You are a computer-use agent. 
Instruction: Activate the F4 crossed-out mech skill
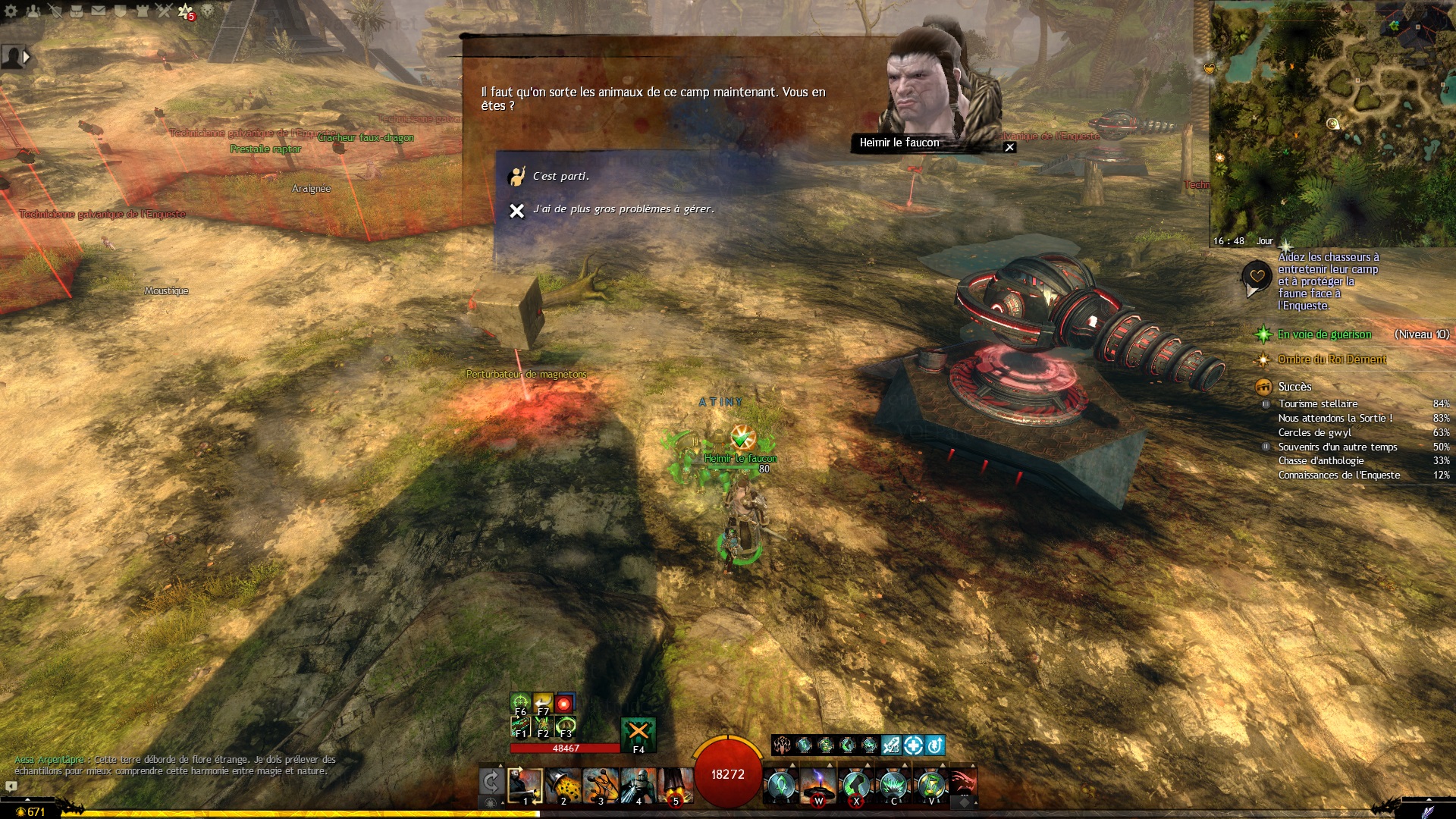[638, 733]
